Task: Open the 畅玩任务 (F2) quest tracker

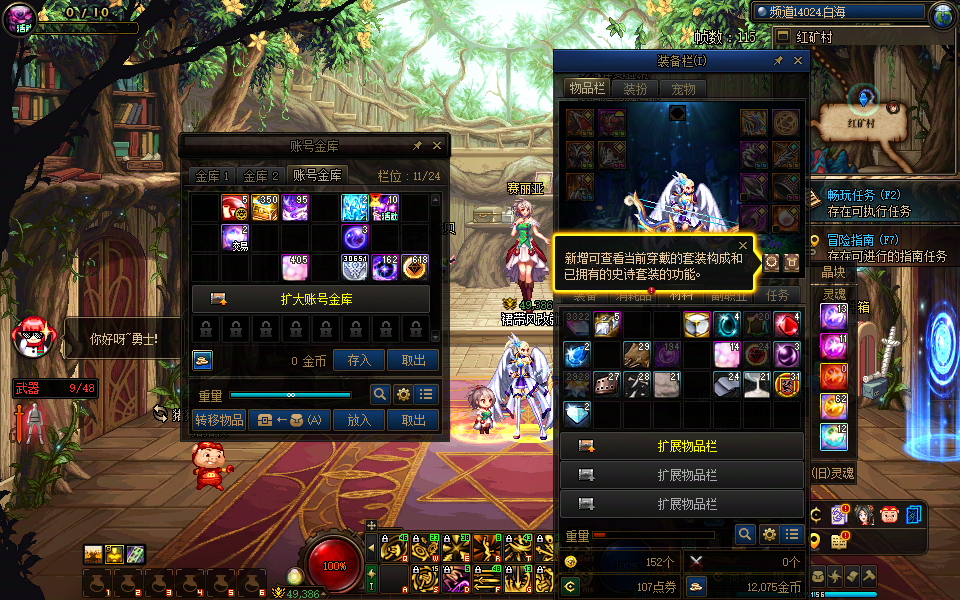Action: [863, 194]
